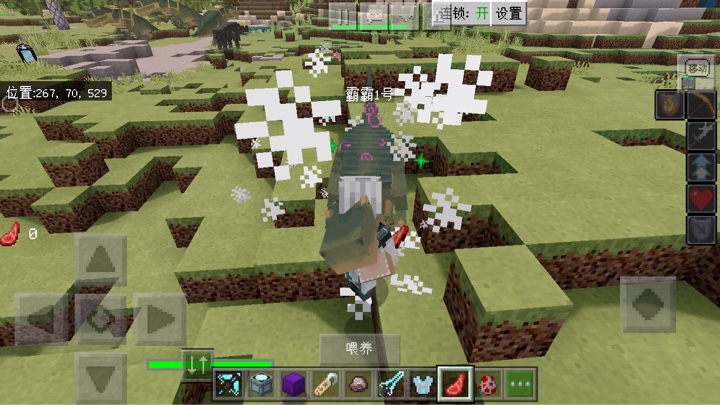Open inventory with the three-dots button
Viewport: 720px width, 405px height.
click(x=521, y=383)
